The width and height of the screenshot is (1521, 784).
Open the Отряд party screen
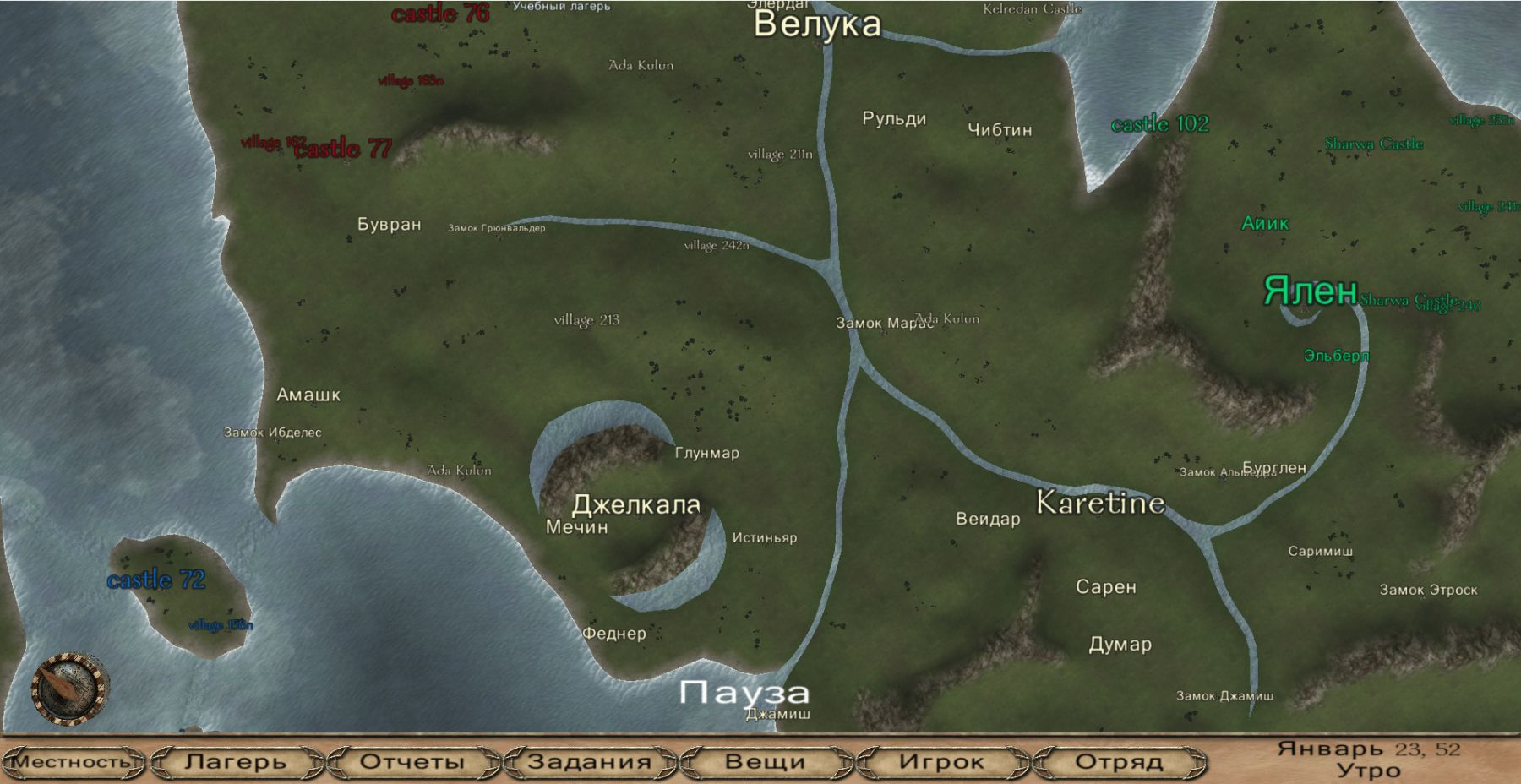point(1118,761)
